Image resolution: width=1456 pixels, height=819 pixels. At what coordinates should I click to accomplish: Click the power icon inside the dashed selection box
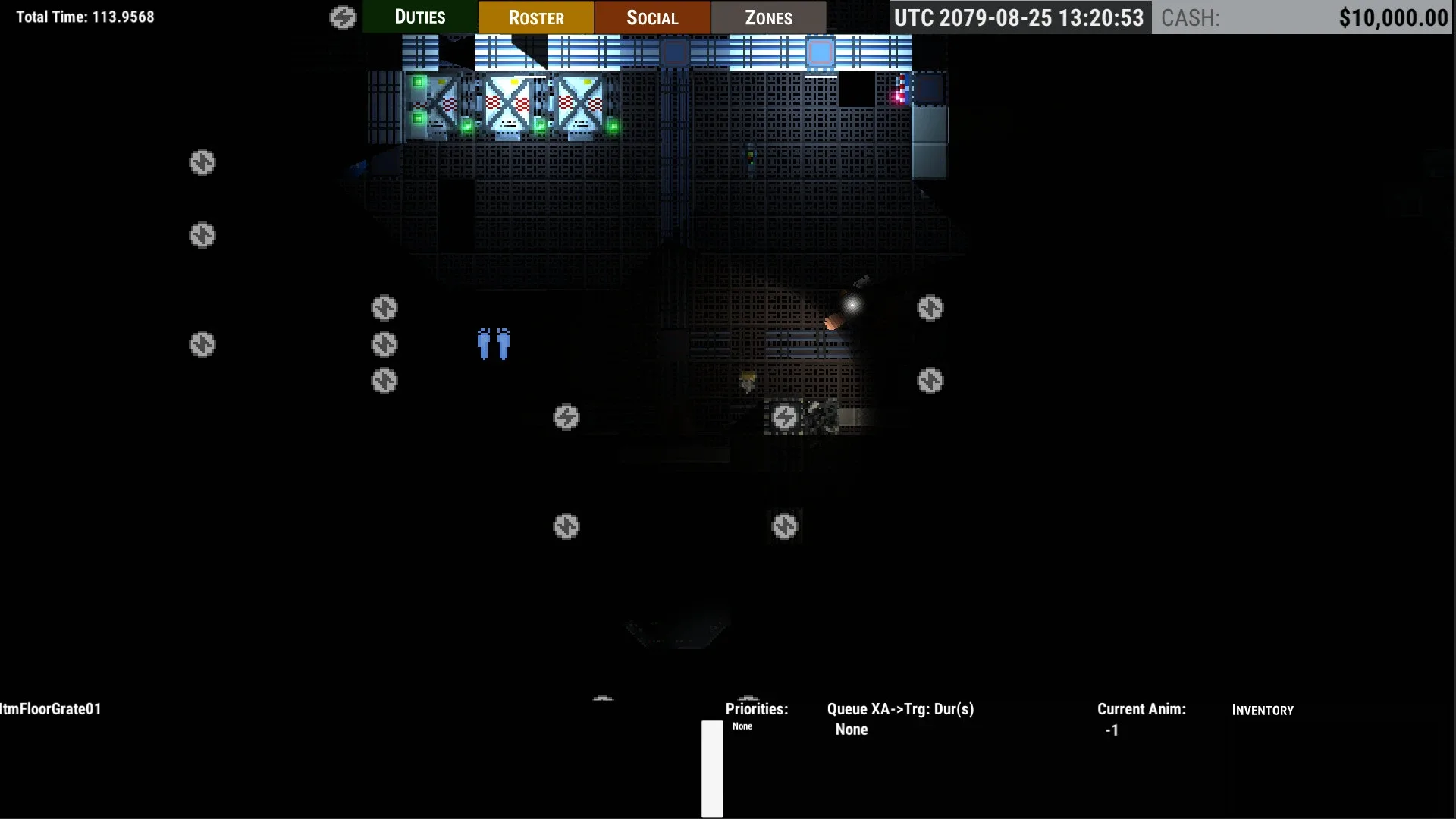(x=785, y=416)
